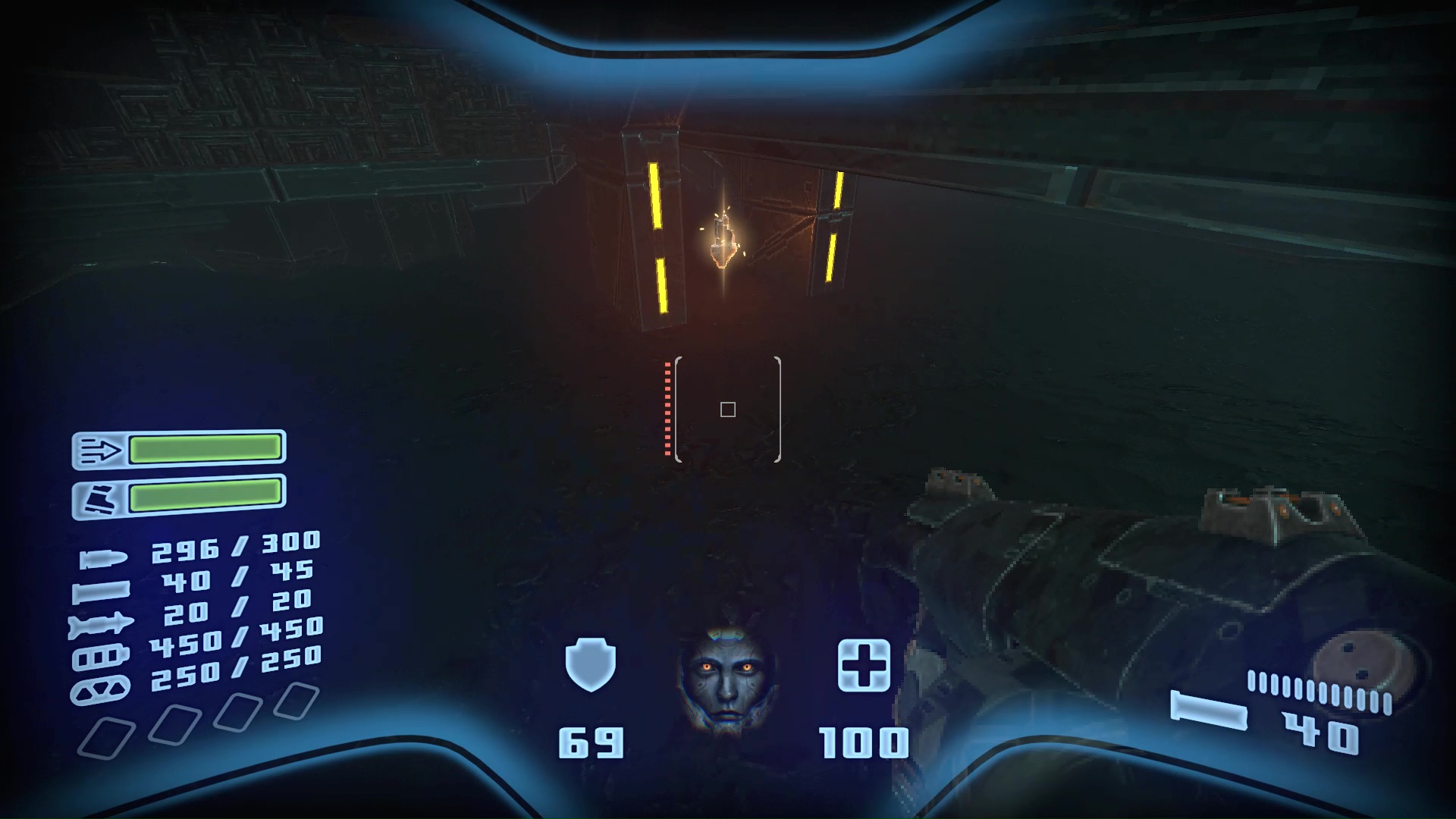Click the upper green stamina bar
The width and height of the screenshot is (1456, 819).
tap(205, 449)
